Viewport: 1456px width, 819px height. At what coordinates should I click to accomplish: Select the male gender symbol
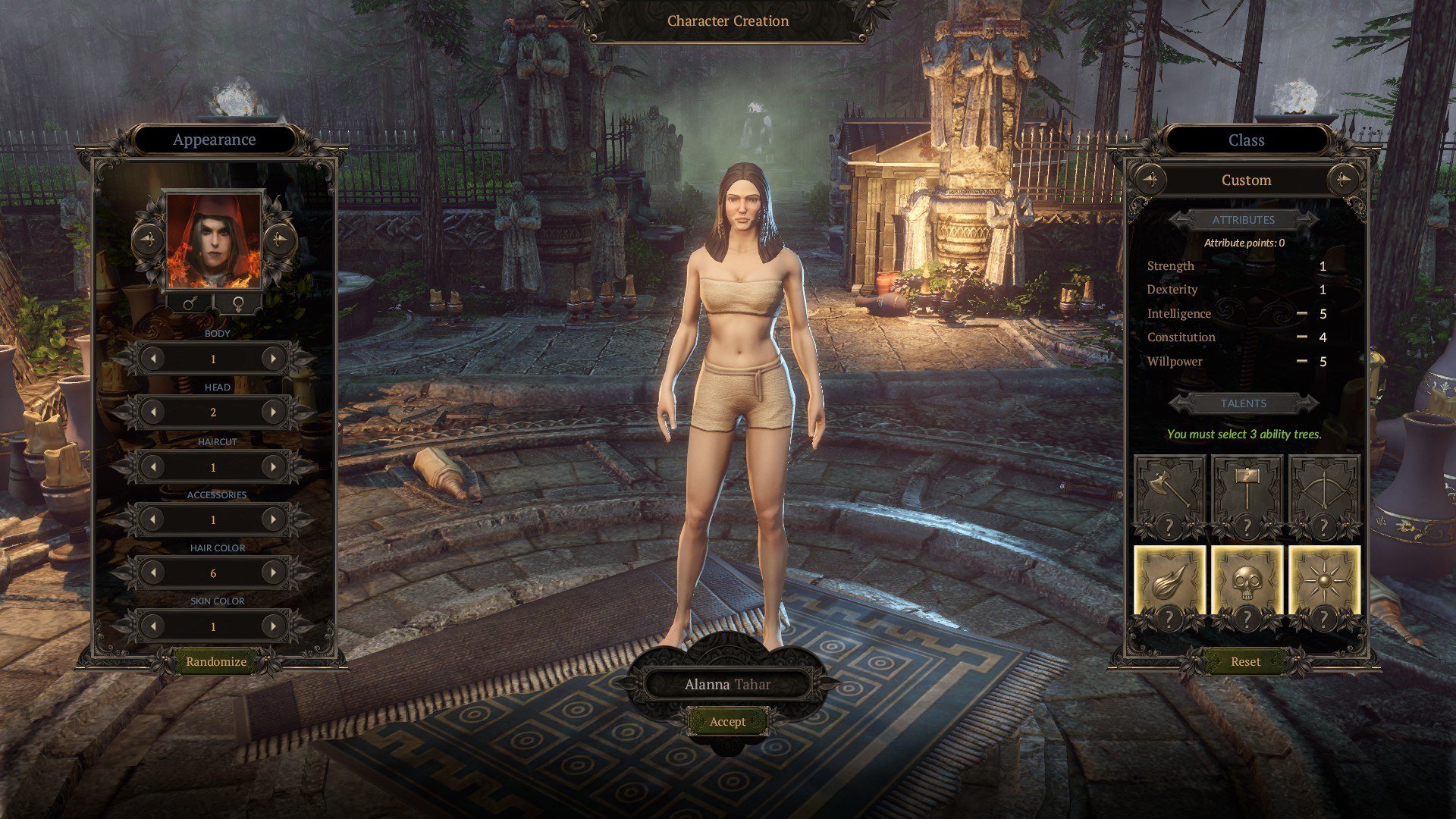(191, 304)
